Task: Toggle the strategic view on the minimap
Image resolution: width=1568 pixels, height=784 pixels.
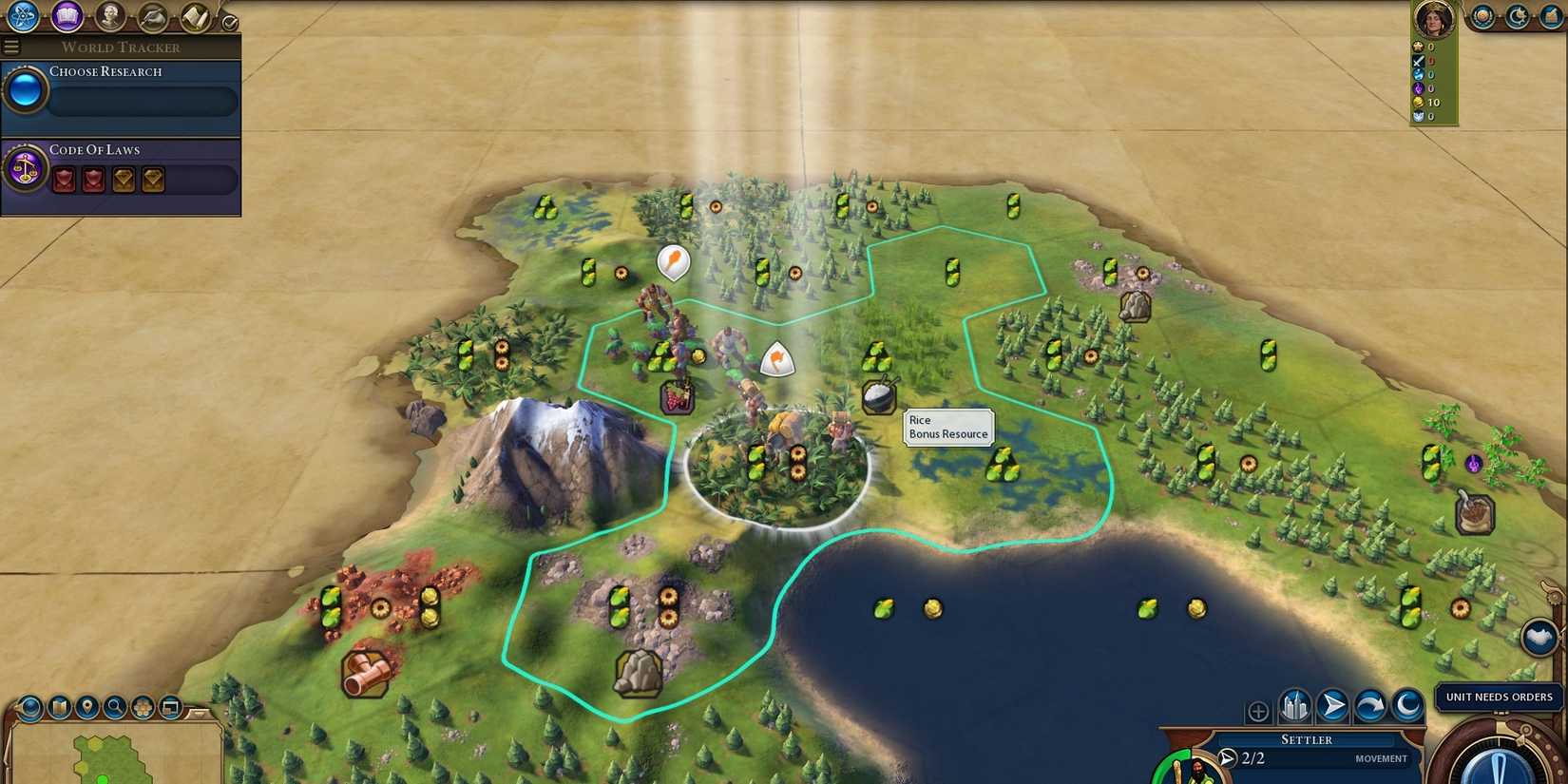Action: (143, 708)
